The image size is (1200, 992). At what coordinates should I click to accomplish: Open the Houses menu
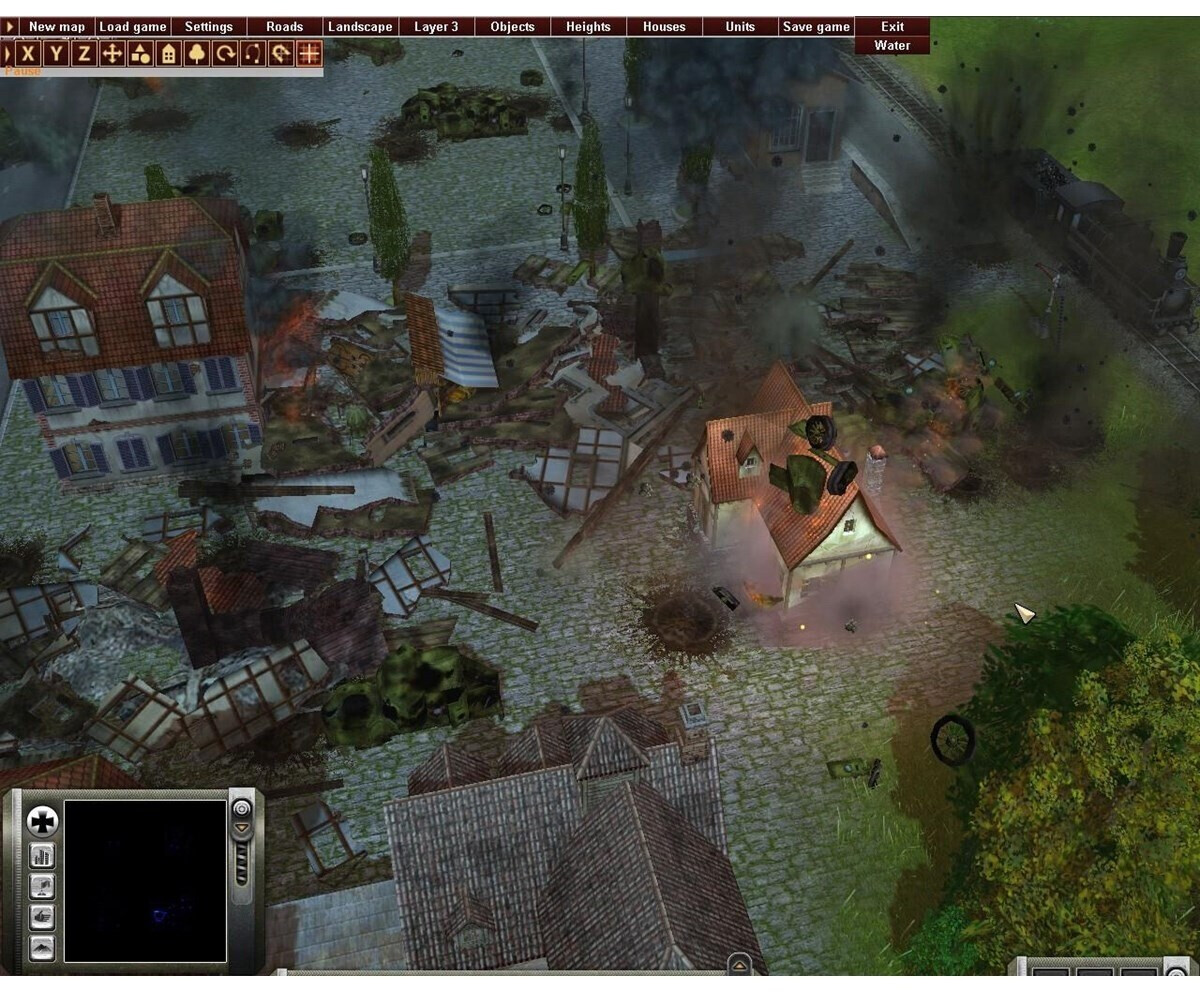point(664,27)
